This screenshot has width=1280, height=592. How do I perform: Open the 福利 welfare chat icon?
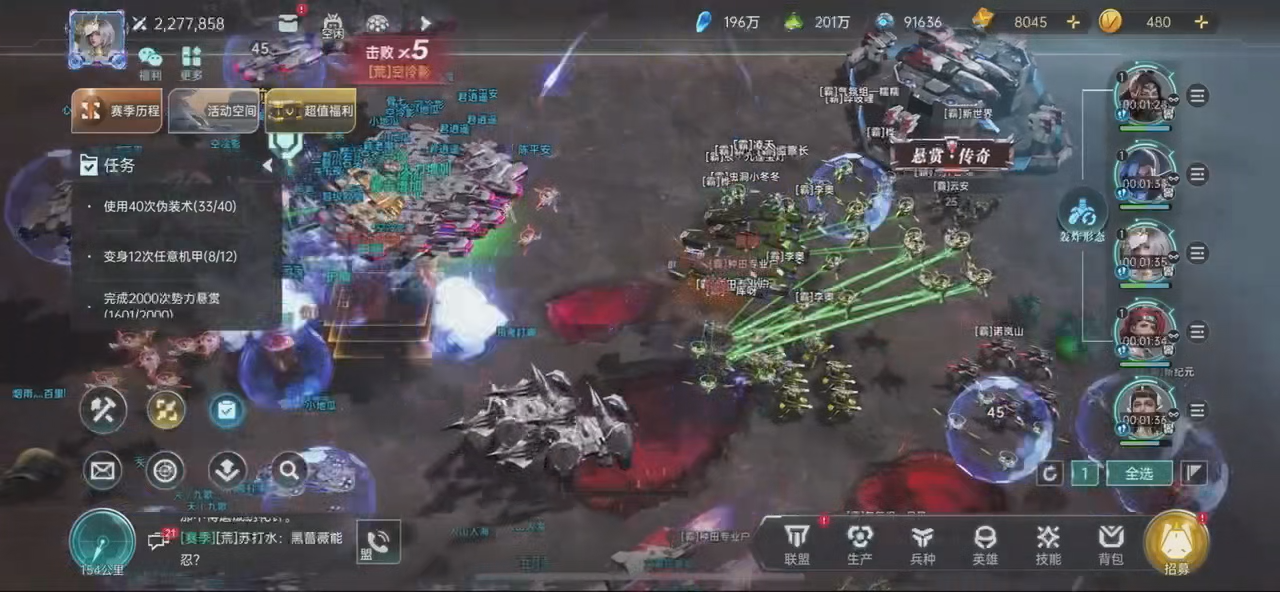[150, 61]
